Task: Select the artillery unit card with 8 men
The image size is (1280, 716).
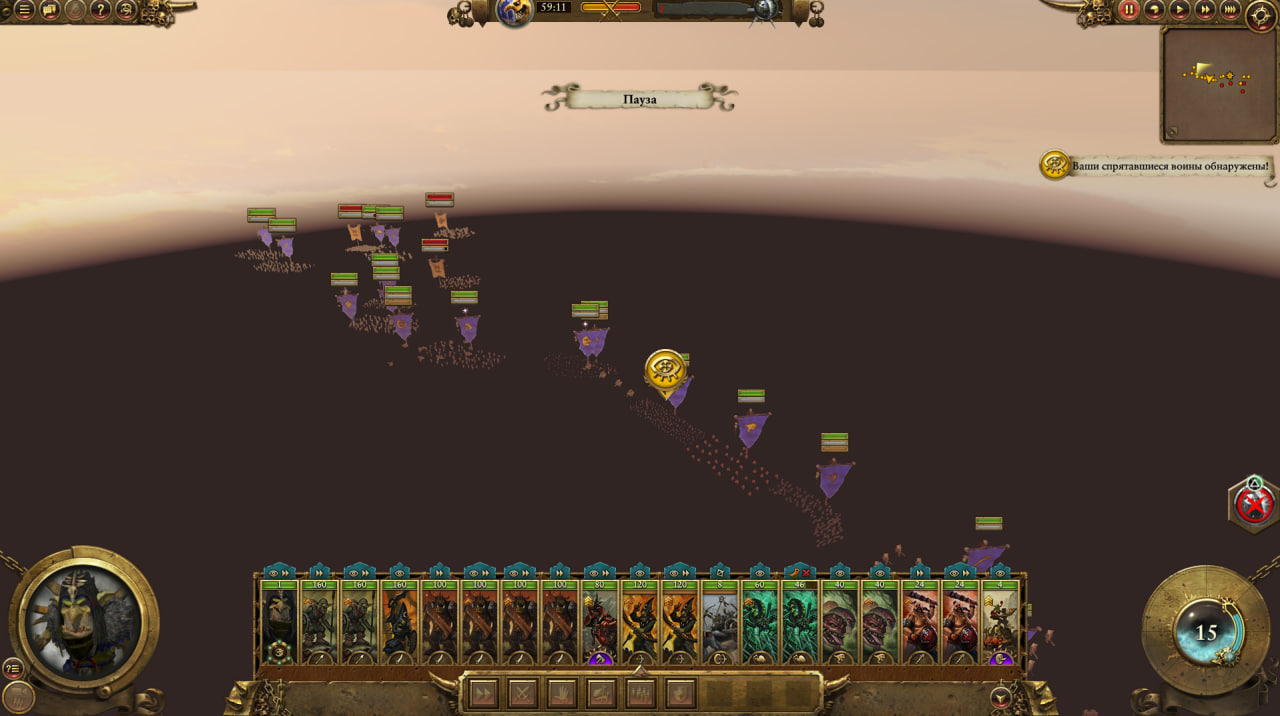Action: (719, 622)
